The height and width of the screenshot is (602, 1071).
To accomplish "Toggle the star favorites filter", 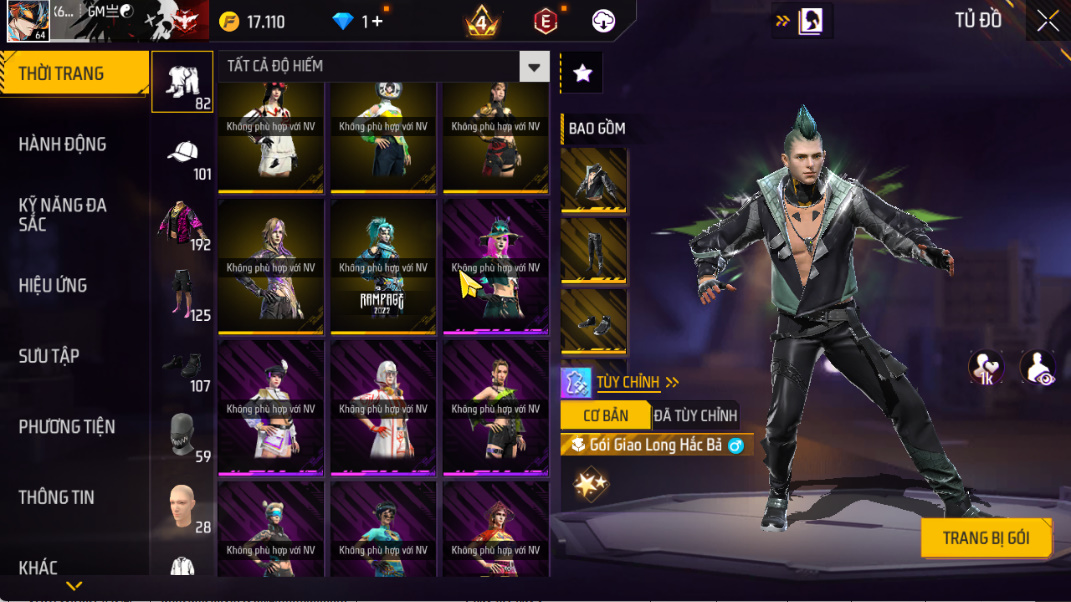I will (x=582, y=73).
